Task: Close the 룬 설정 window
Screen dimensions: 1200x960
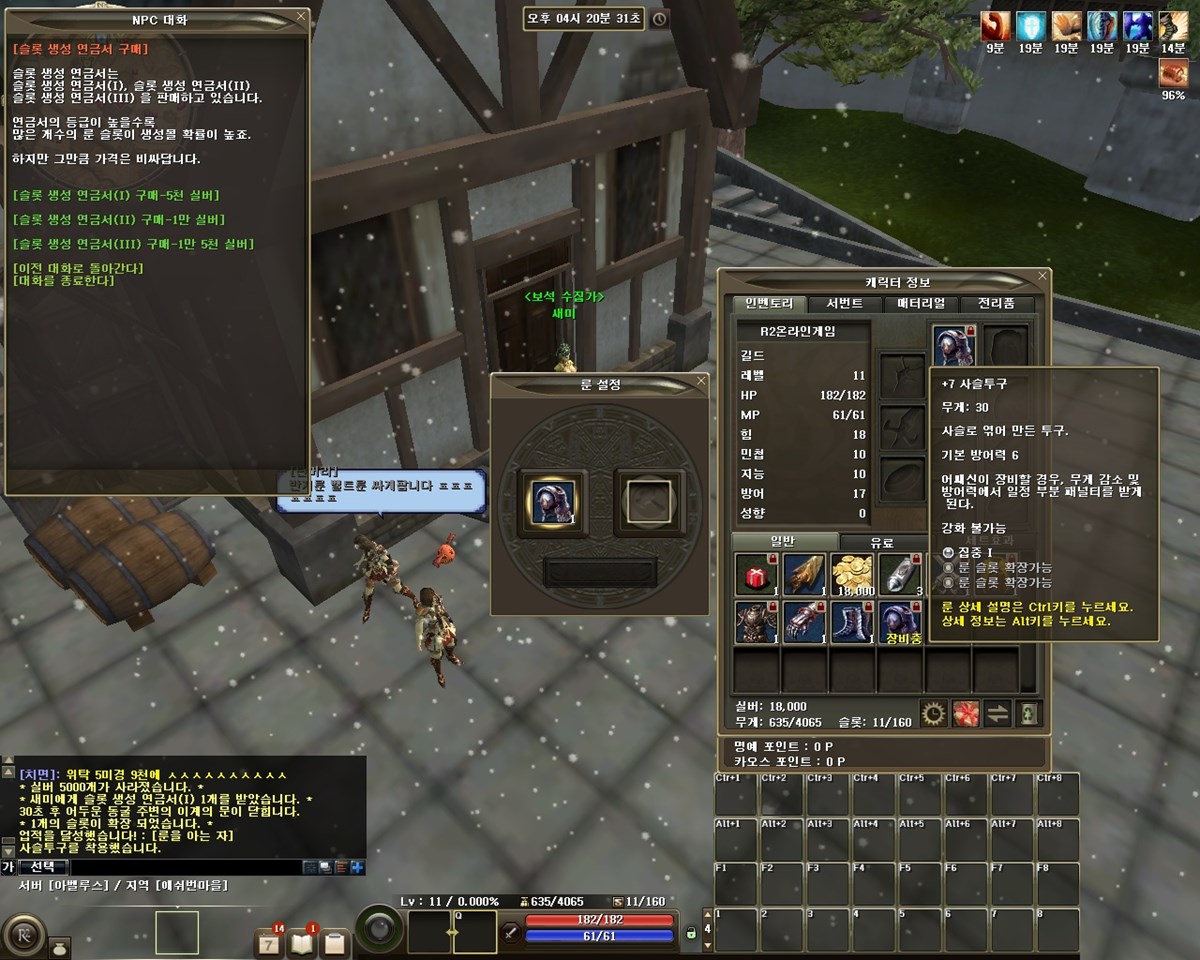Action: click(x=701, y=381)
